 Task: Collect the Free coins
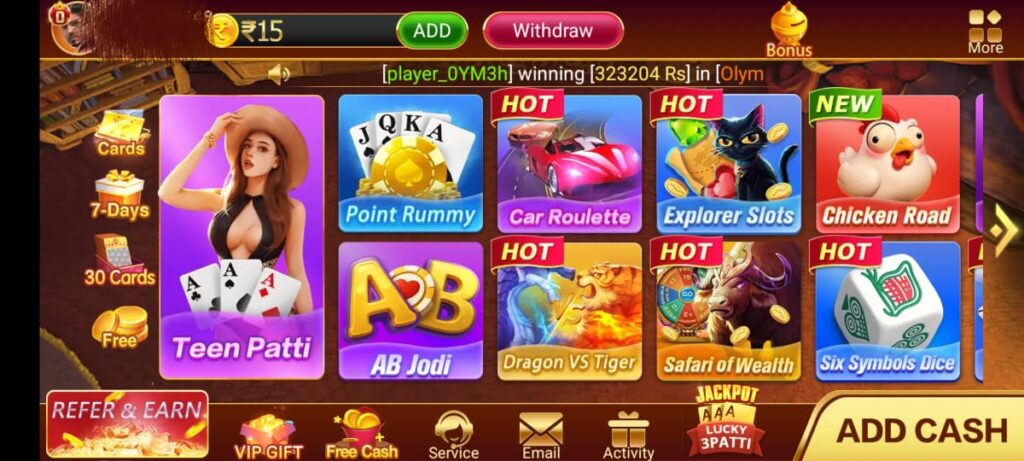[119, 327]
